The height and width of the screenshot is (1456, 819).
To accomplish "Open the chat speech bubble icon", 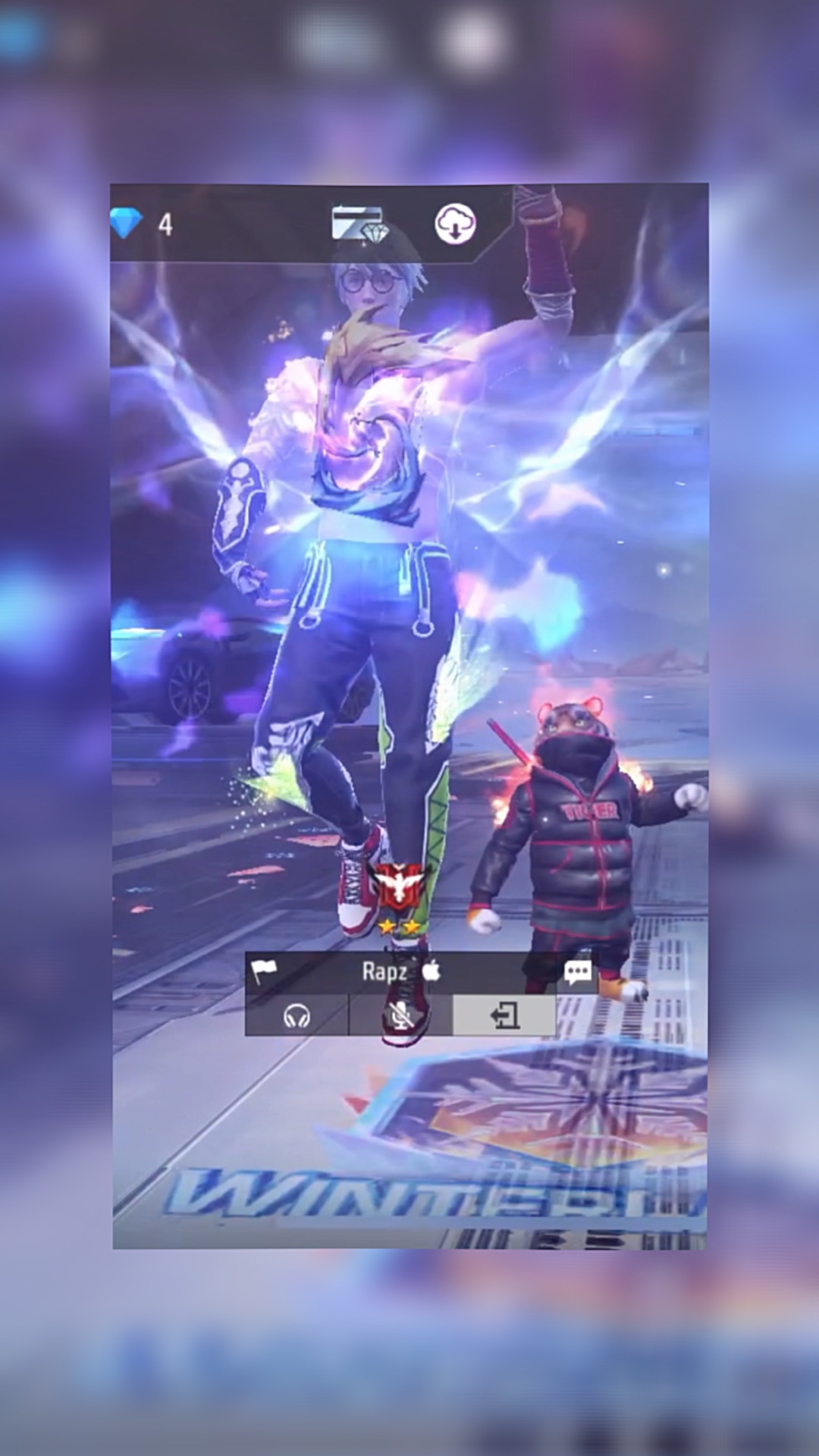I will [578, 972].
